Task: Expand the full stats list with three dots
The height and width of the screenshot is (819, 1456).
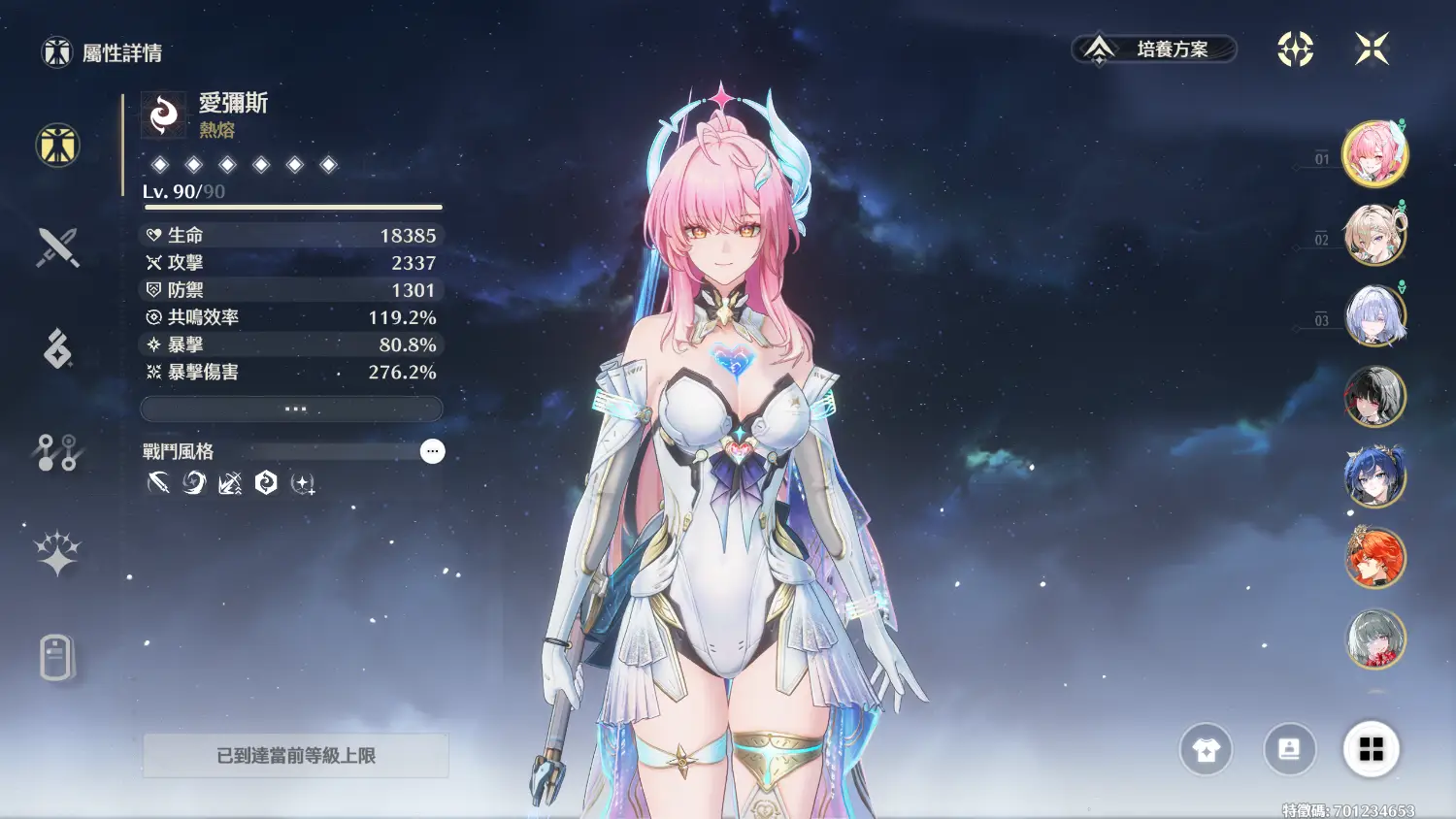Action: coord(292,409)
